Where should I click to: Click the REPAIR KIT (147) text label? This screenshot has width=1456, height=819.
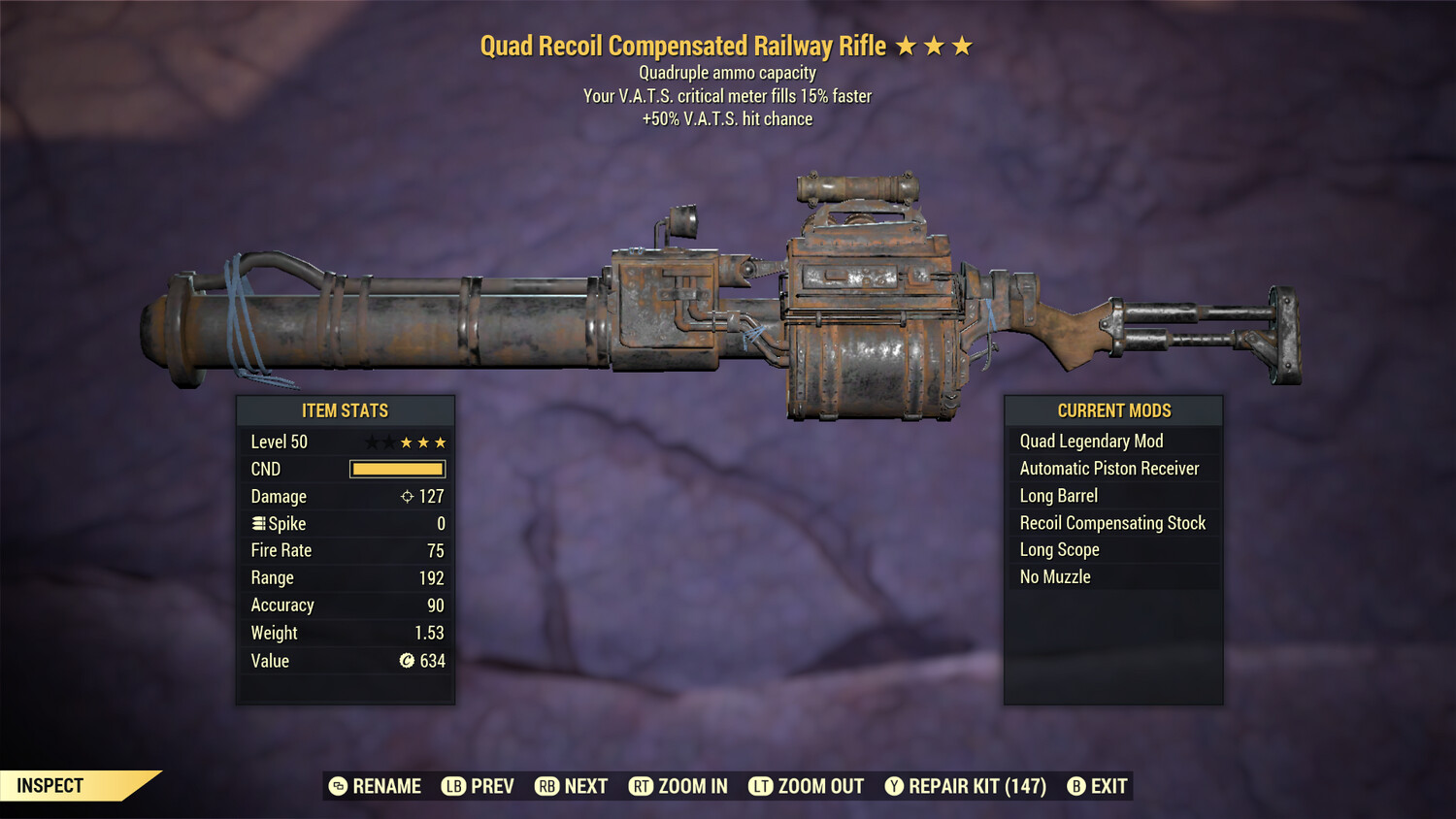(x=977, y=786)
